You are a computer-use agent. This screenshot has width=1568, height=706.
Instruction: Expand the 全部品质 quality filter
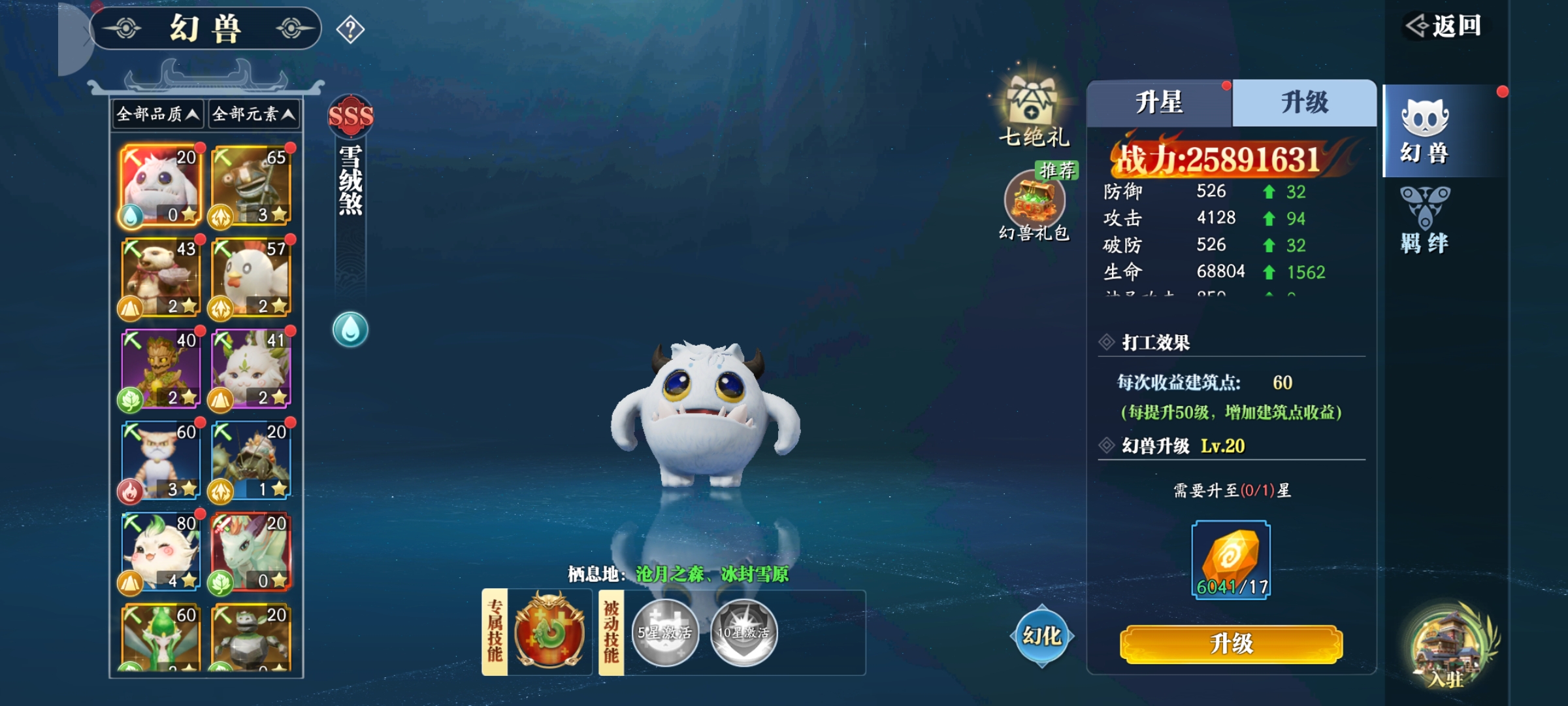click(x=157, y=114)
